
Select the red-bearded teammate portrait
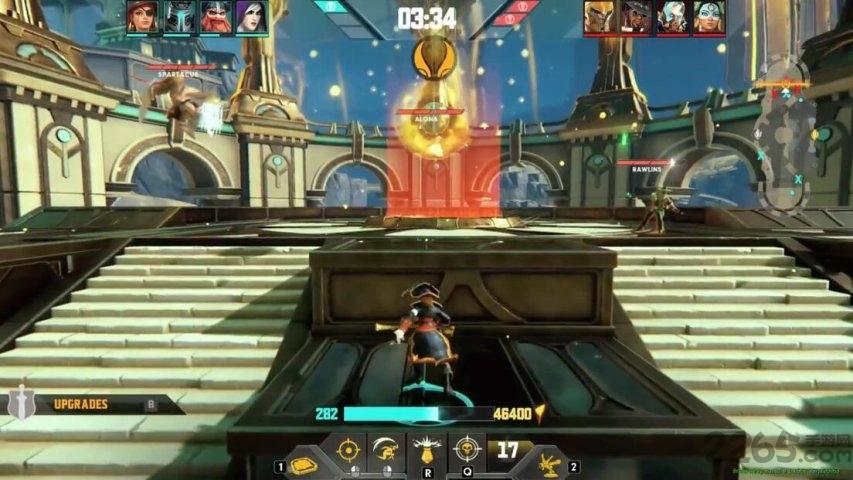(x=215, y=17)
